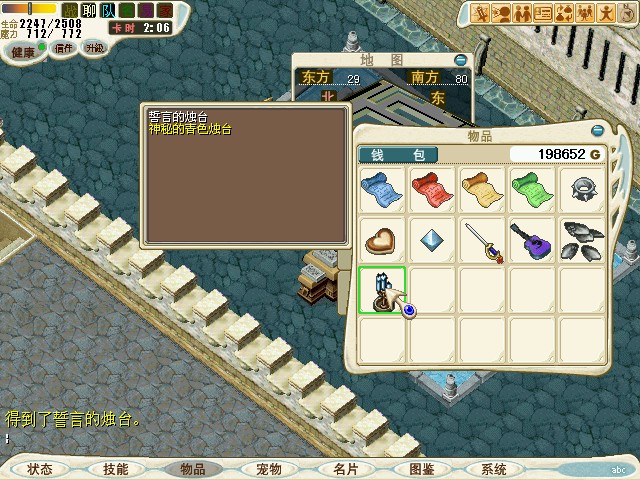Open the 状态 status tab
This screenshot has width=640, height=480.
[x=40, y=468]
